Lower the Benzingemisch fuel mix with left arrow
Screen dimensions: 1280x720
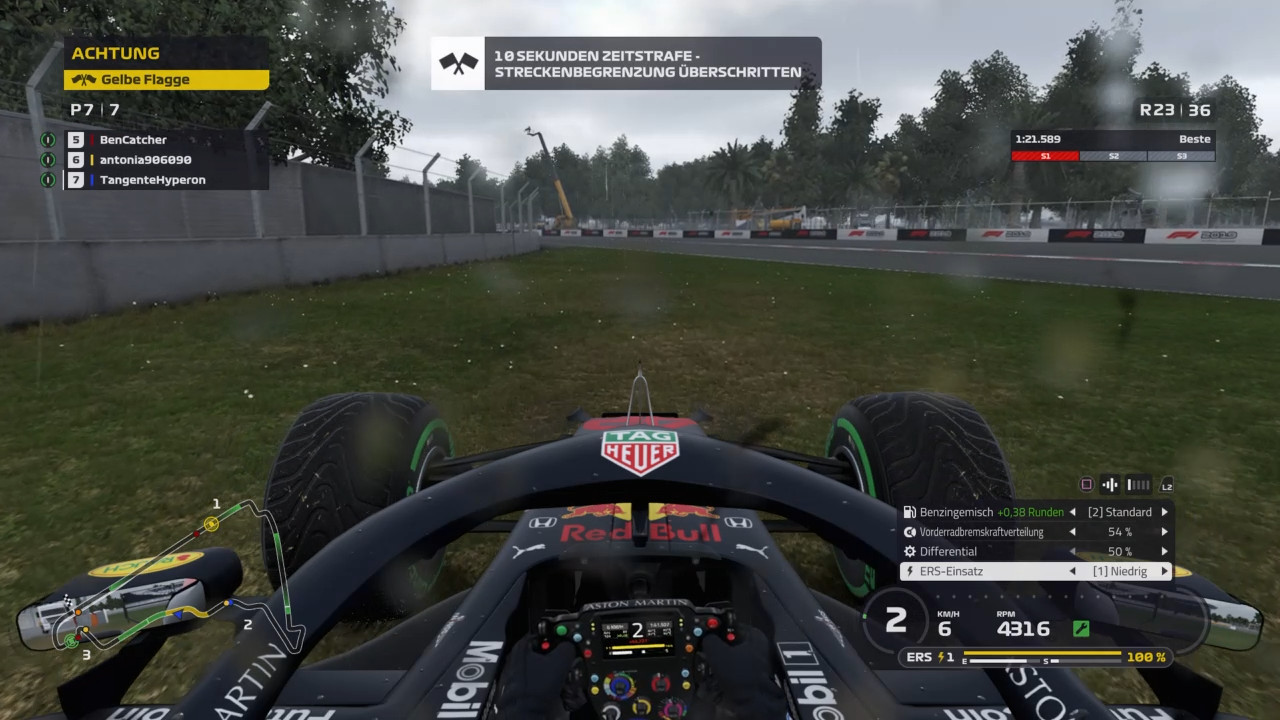tap(1073, 512)
